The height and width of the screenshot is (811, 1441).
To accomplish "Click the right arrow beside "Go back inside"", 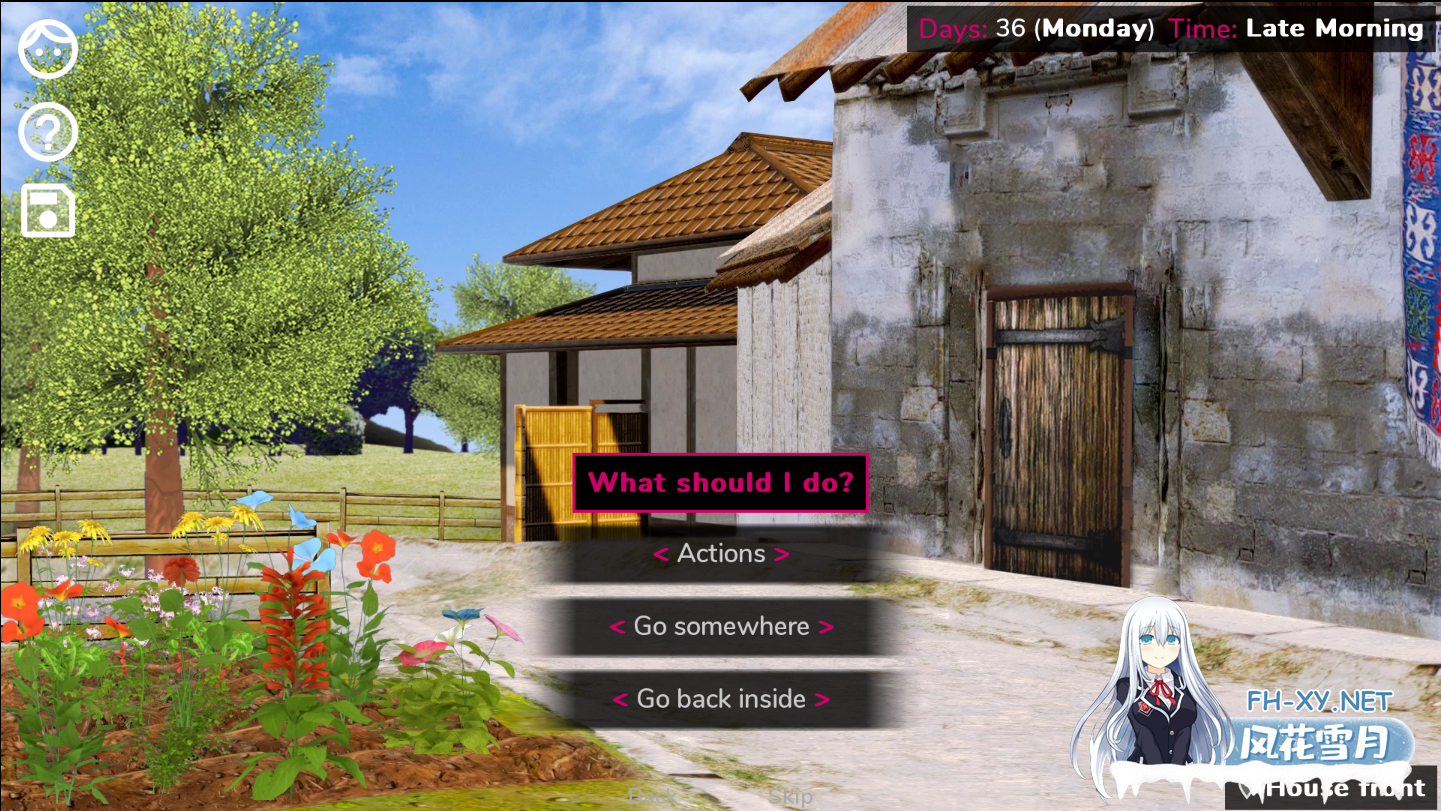I will [821, 699].
